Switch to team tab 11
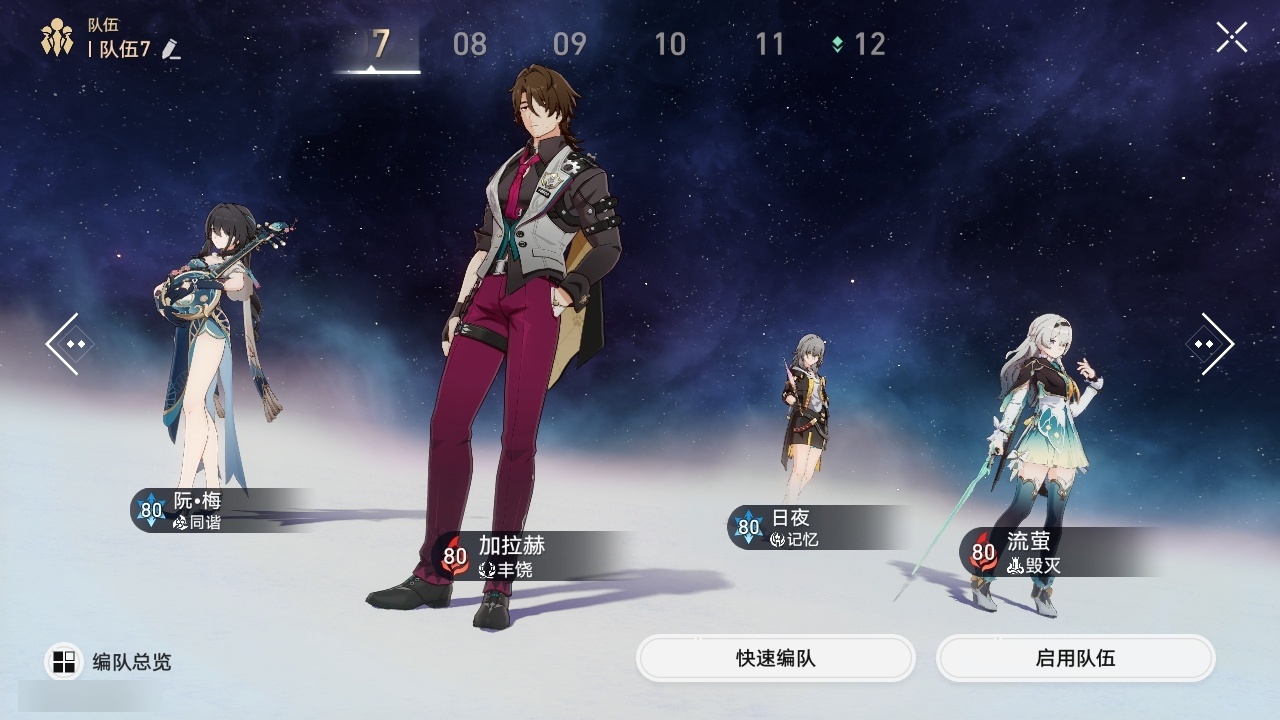1280x720 pixels. click(x=770, y=44)
